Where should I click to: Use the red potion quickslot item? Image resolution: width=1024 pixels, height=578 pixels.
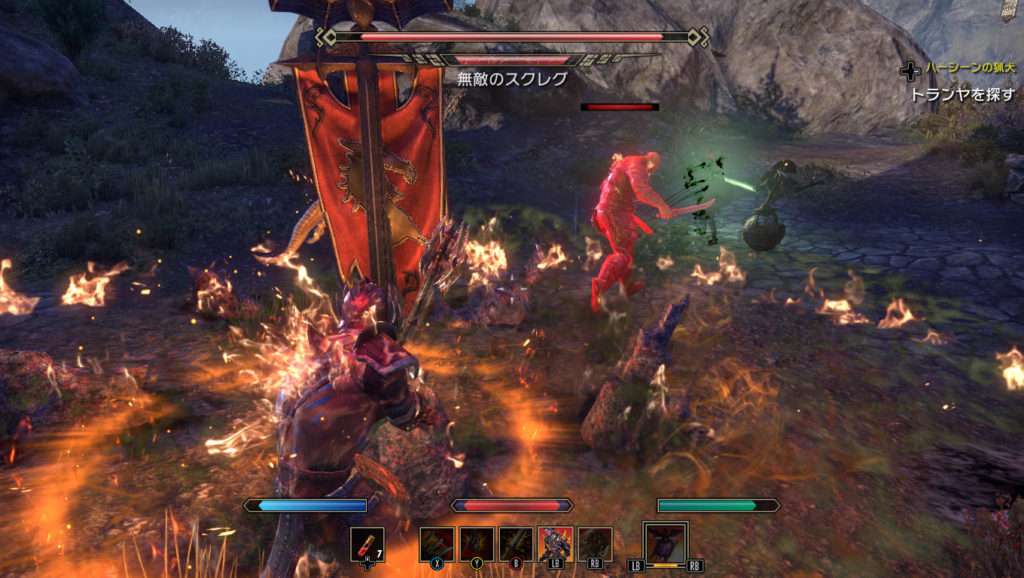(367, 544)
